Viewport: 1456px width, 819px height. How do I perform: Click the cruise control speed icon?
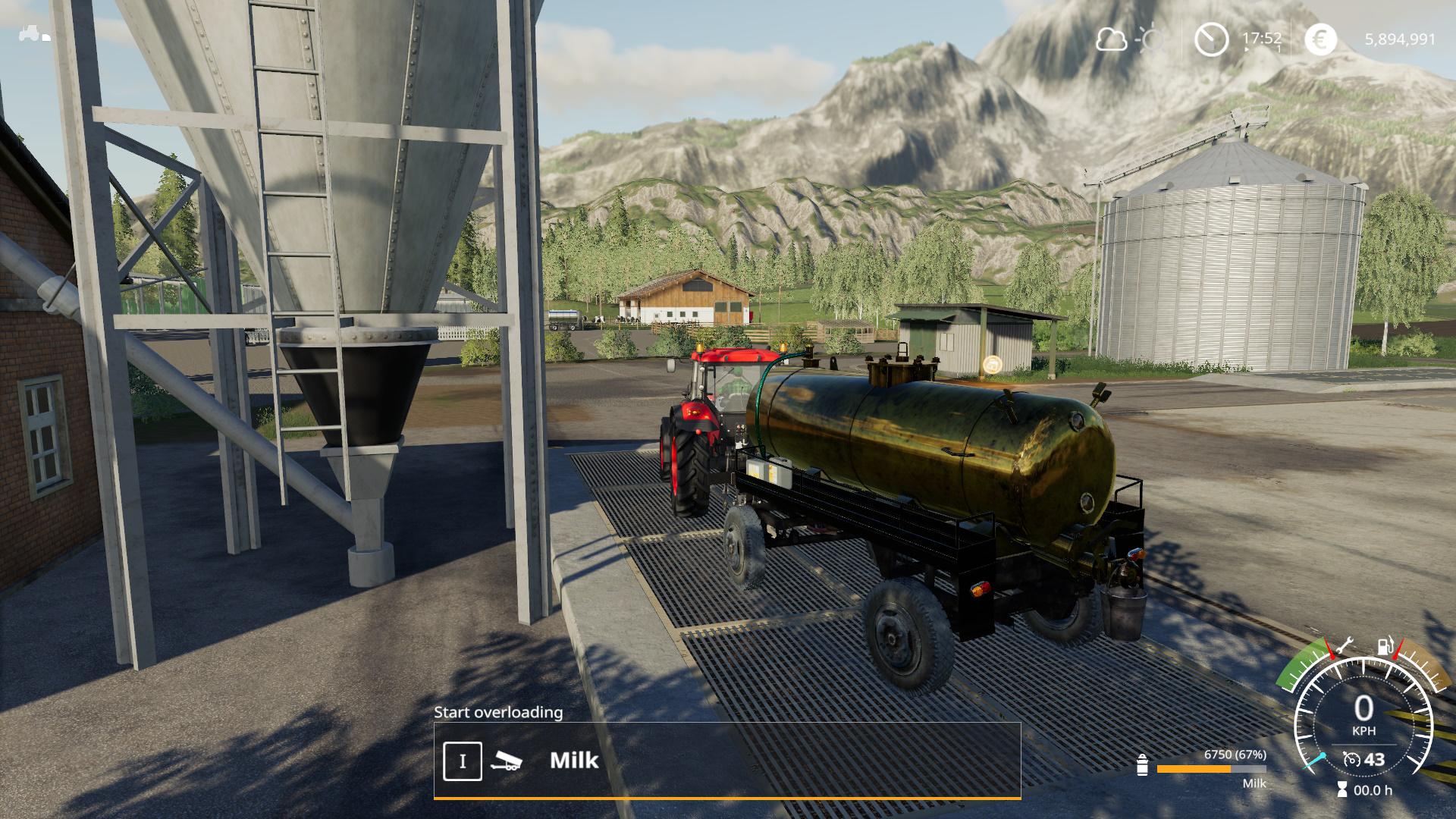pyautogui.click(x=1351, y=759)
